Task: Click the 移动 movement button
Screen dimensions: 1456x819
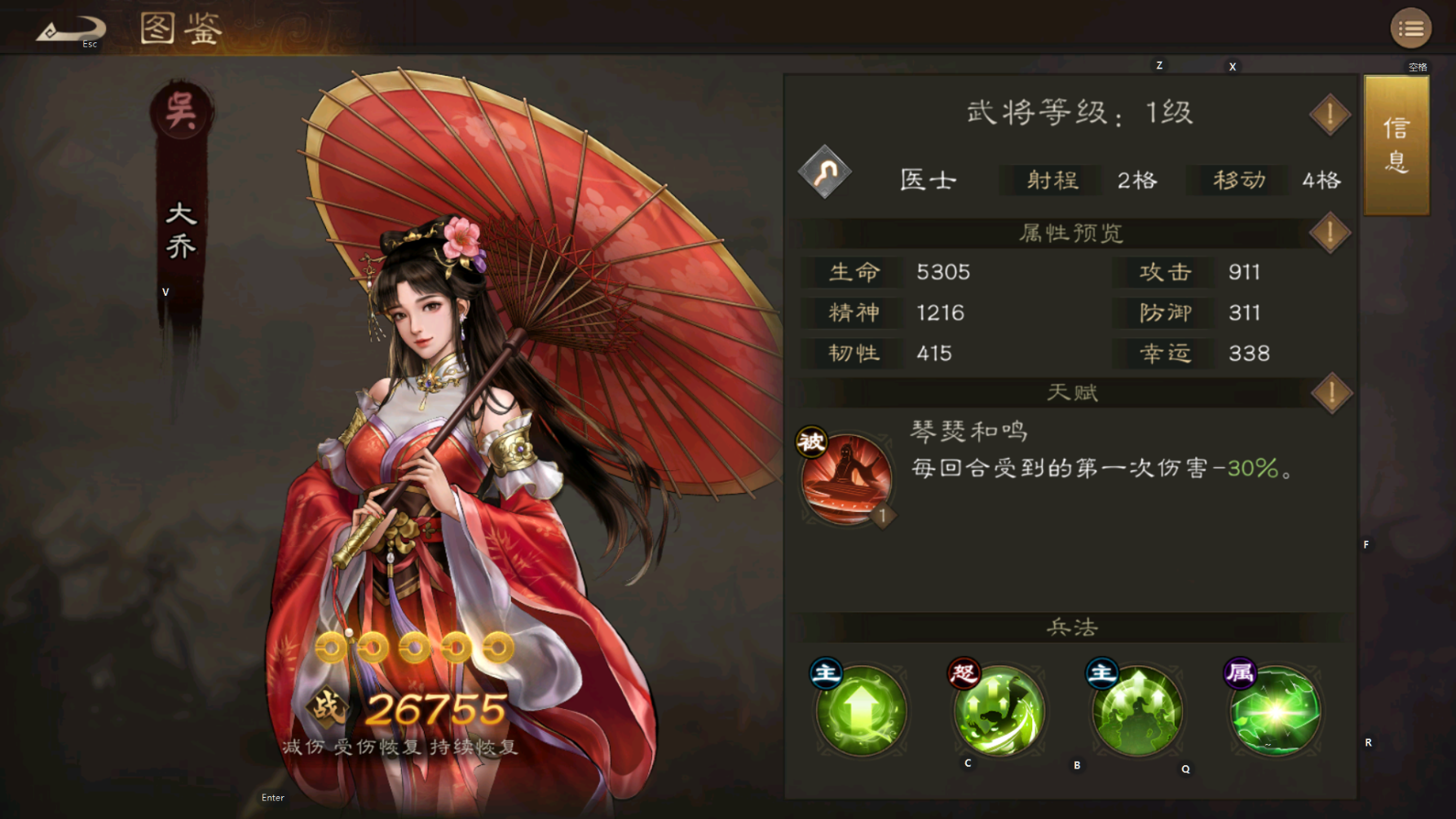Action: (x=1236, y=181)
